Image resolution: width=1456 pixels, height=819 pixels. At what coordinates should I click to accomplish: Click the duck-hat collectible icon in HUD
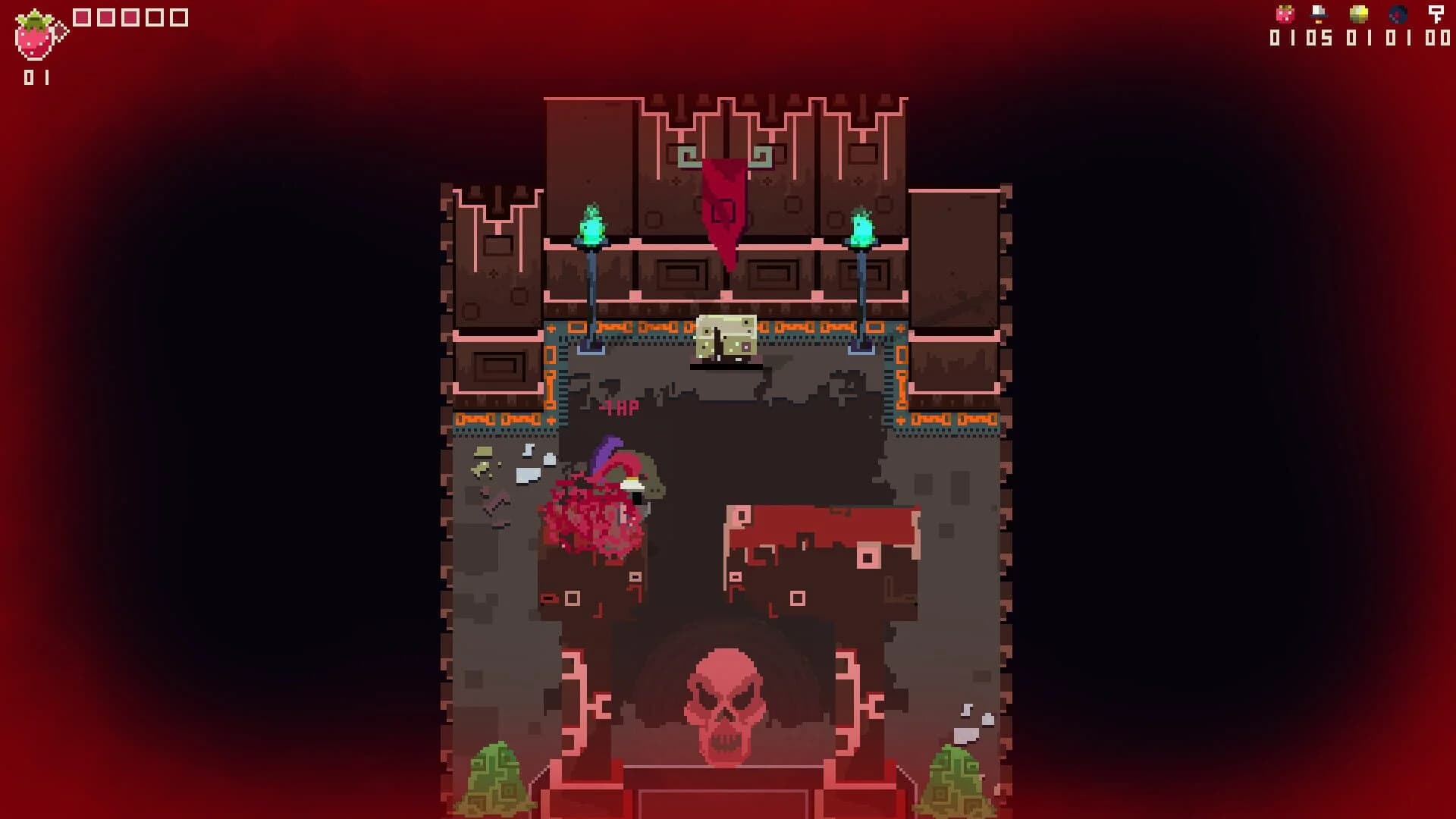1318,14
